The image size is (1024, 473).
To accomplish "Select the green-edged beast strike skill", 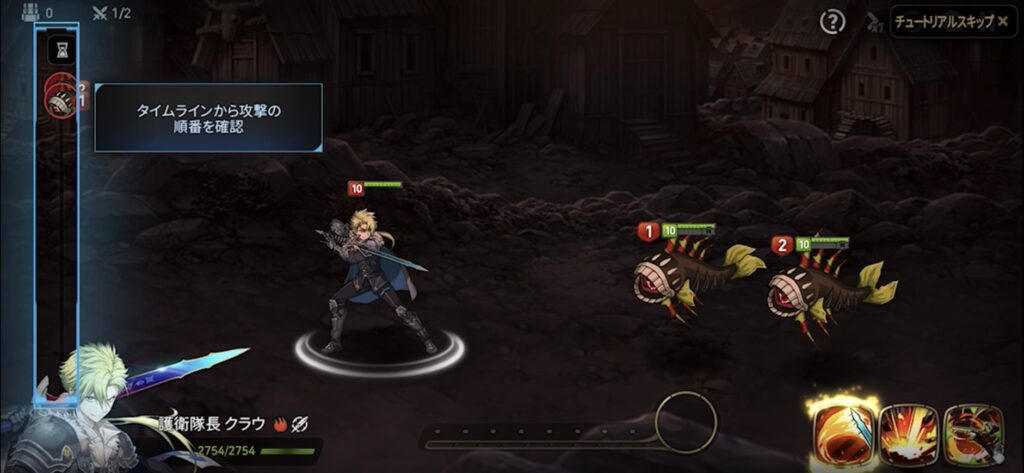I will 973,435.
